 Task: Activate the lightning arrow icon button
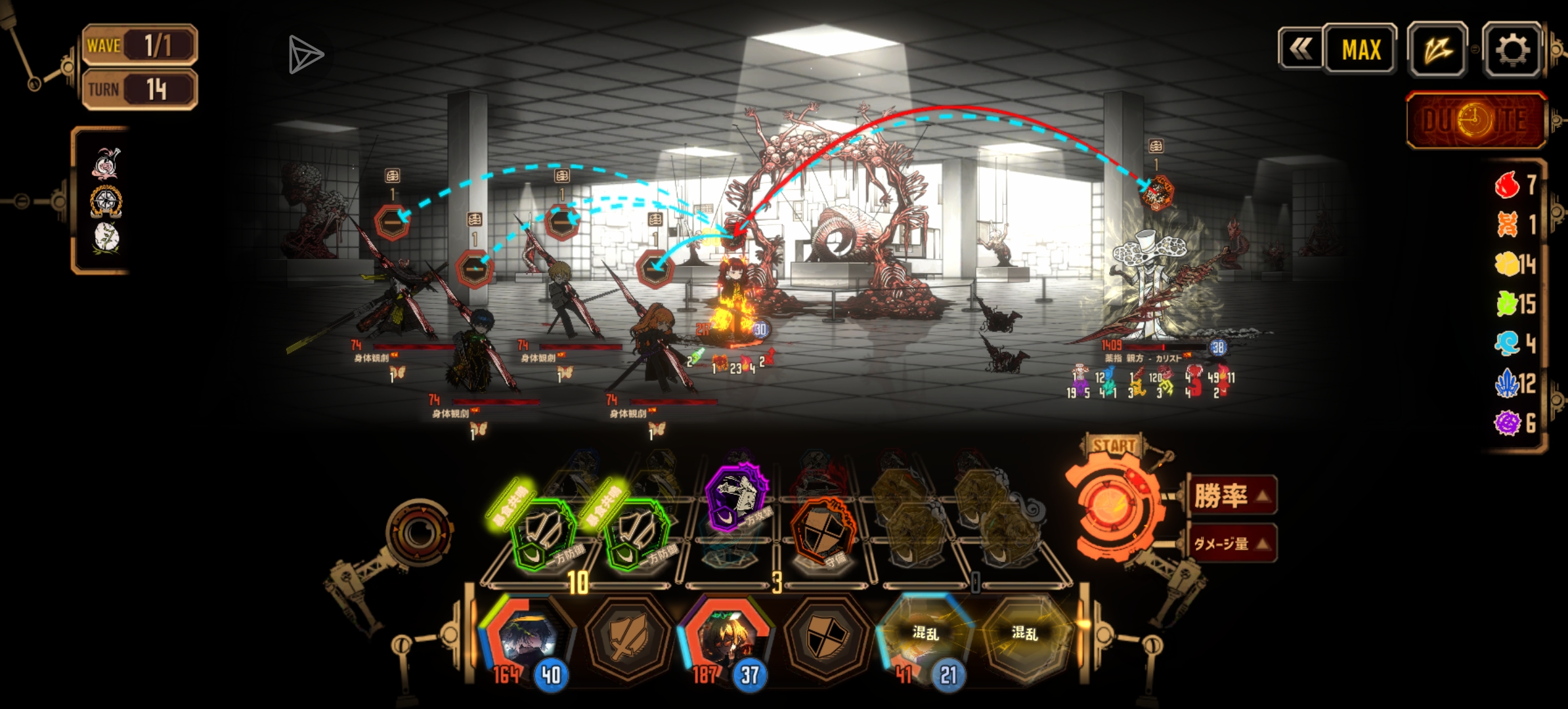pyautogui.click(x=1437, y=50)
